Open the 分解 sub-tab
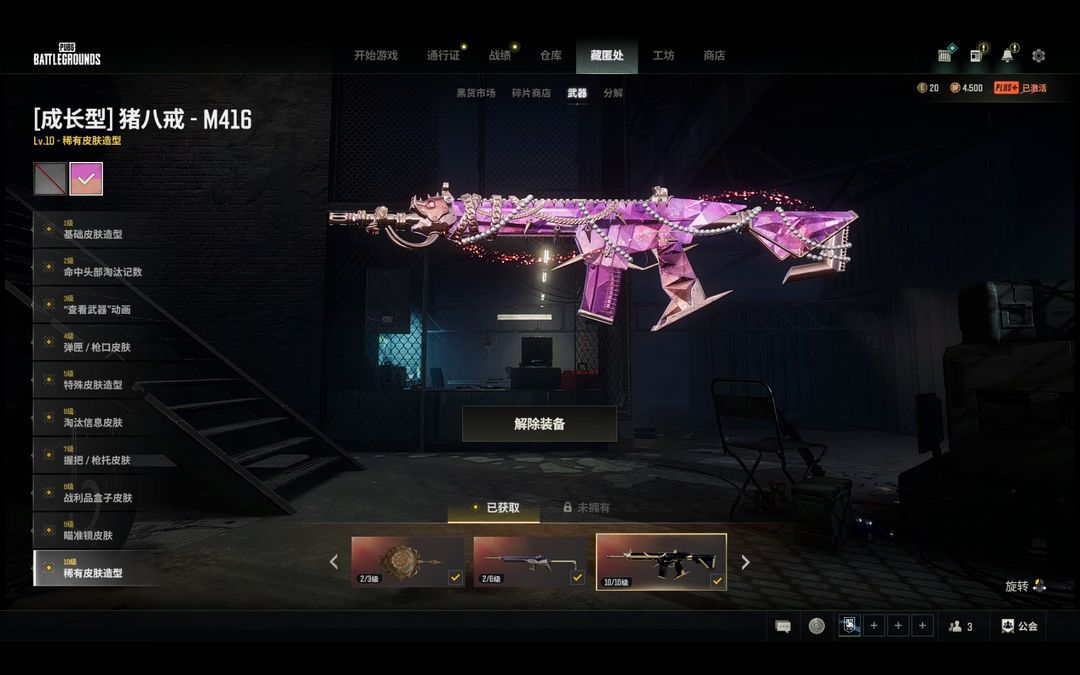 point(613,93)
